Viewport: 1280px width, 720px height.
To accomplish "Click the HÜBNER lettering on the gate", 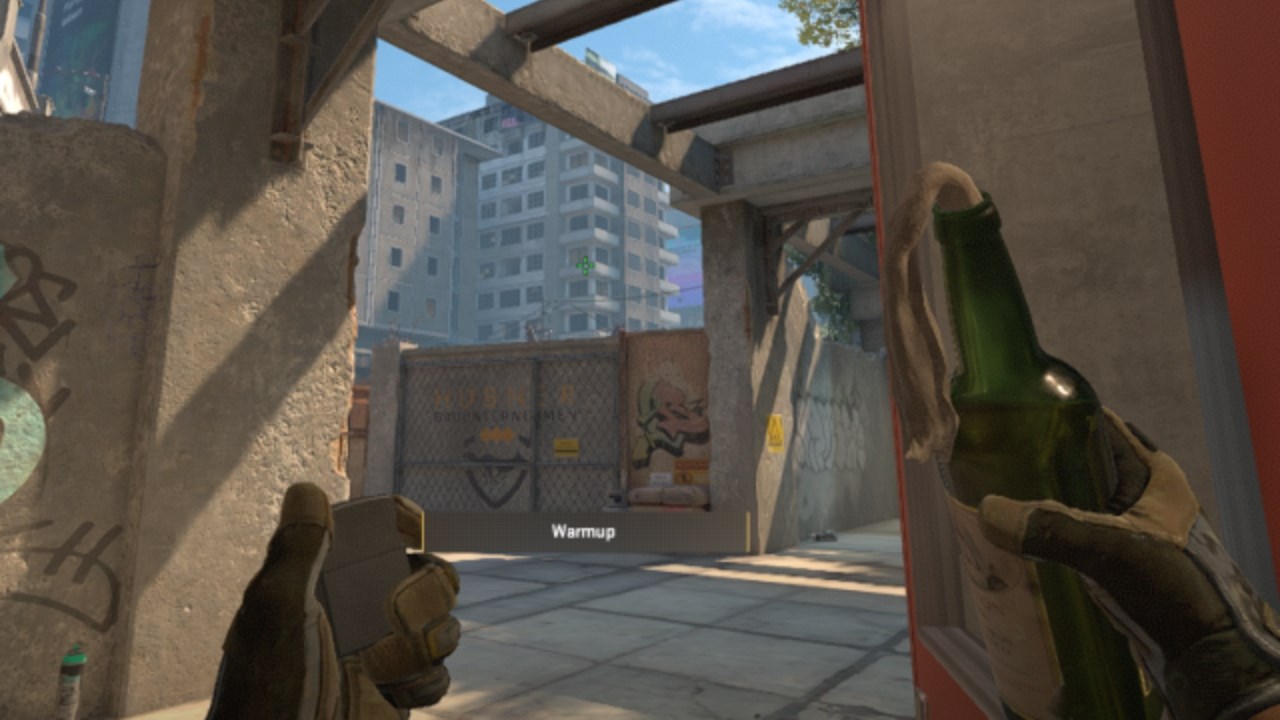I will pyautogui.click(x=505, y=396).
